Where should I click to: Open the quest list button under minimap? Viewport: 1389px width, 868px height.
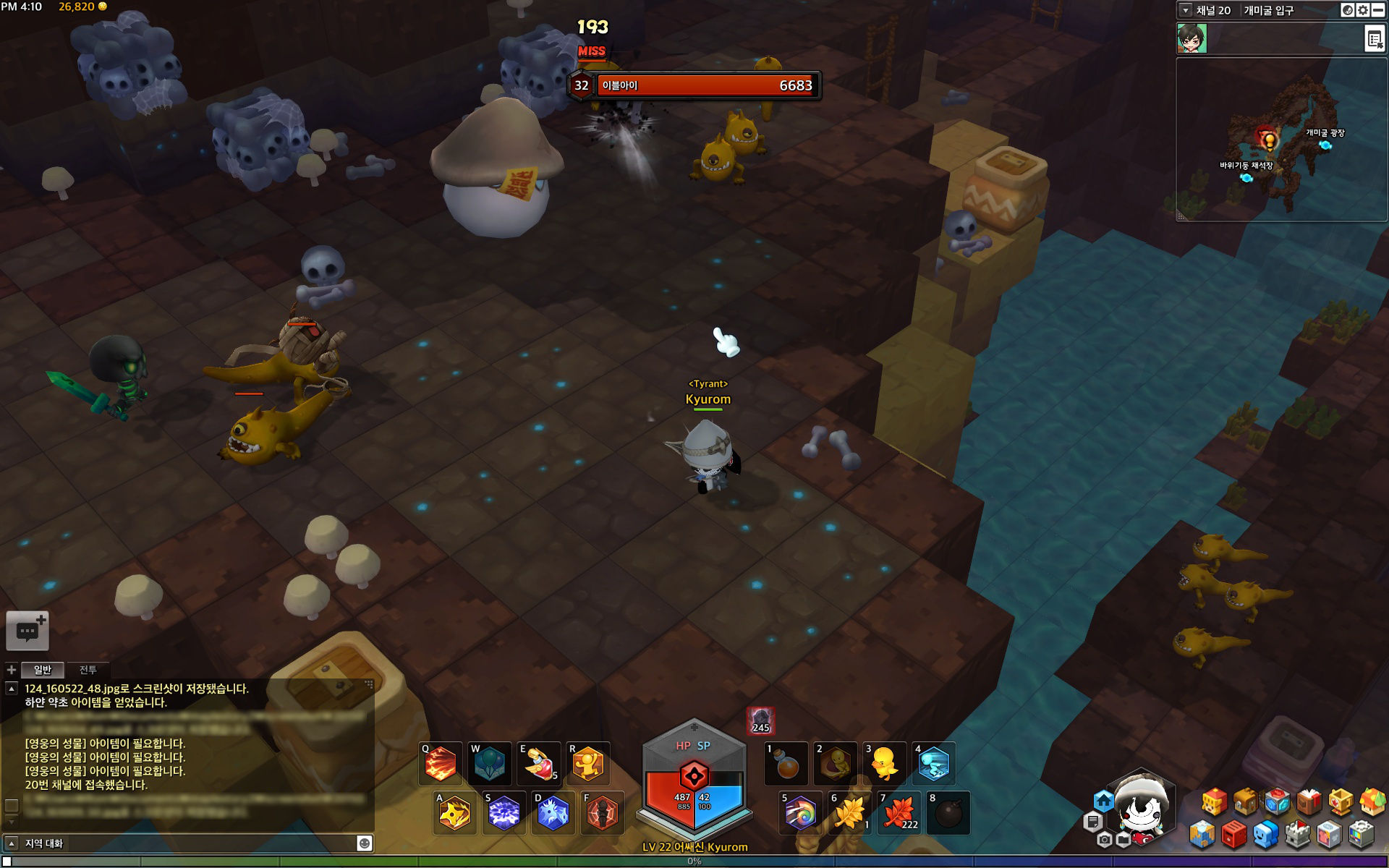pos(1374,39)
